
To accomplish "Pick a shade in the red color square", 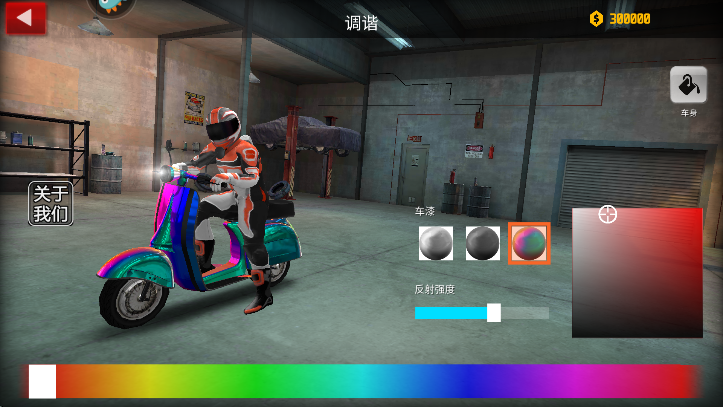I will 637,272.
